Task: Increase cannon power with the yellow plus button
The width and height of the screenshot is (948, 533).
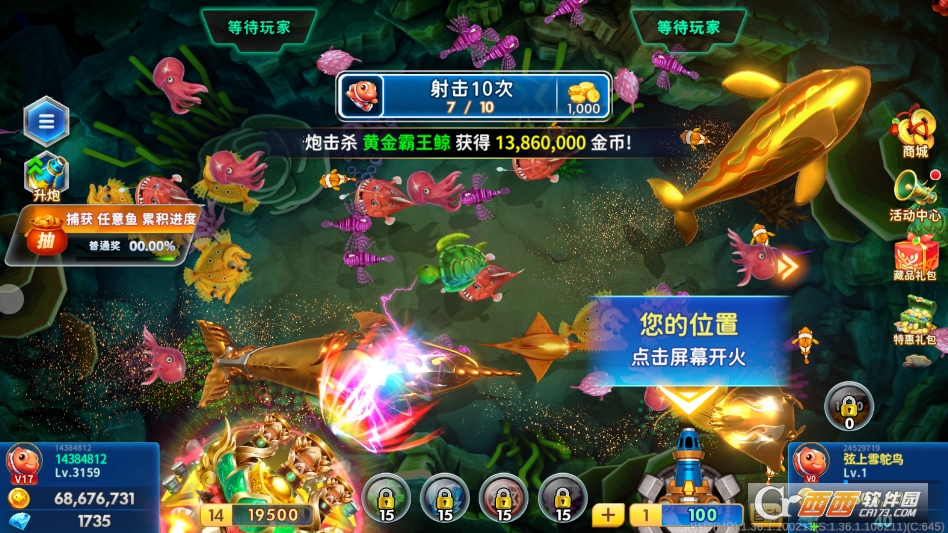Action: 607,514
